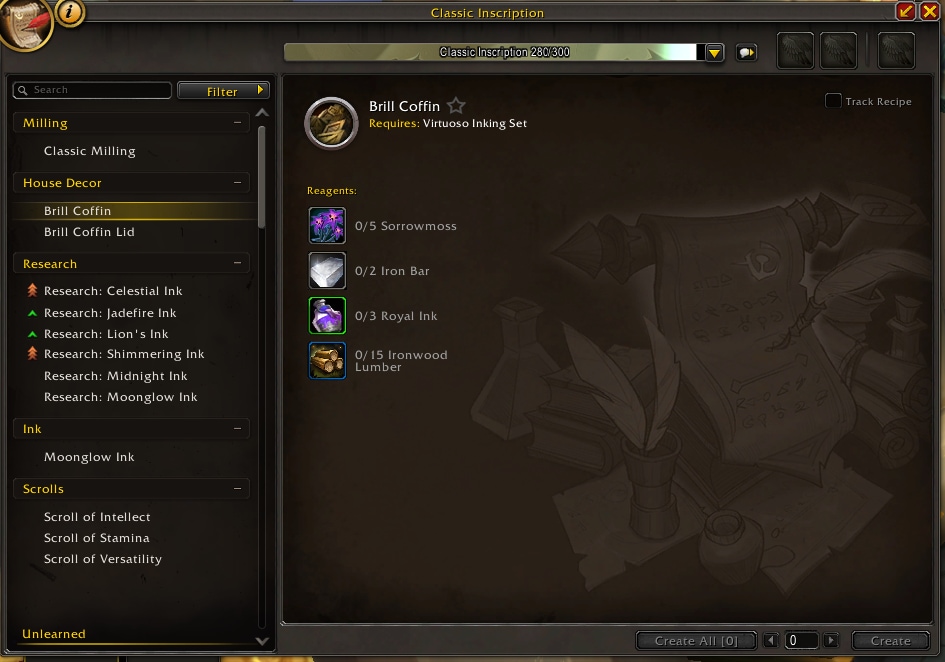This screenshot has height=662, width=945.
Task: Pick the Moonglow Ink recipe
Action: click(x=89, y=457)
